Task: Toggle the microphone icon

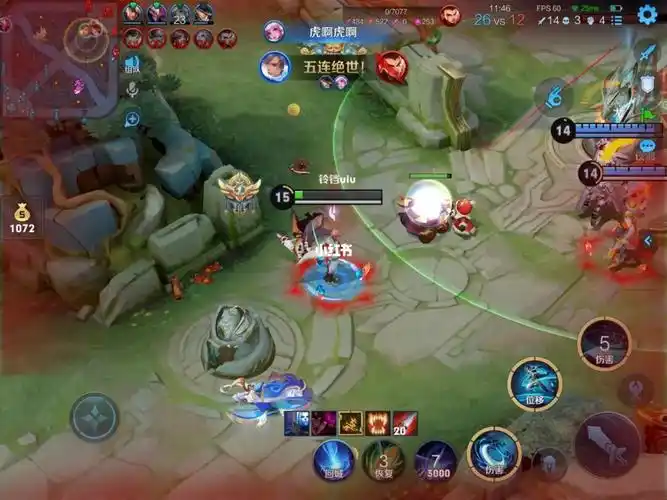Action: tap(131, 90)
